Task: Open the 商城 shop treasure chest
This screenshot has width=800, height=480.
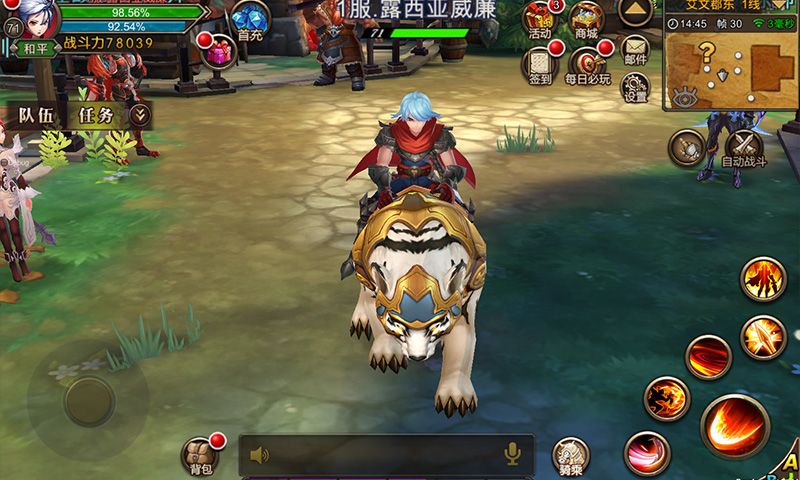Action: [586, 20]
